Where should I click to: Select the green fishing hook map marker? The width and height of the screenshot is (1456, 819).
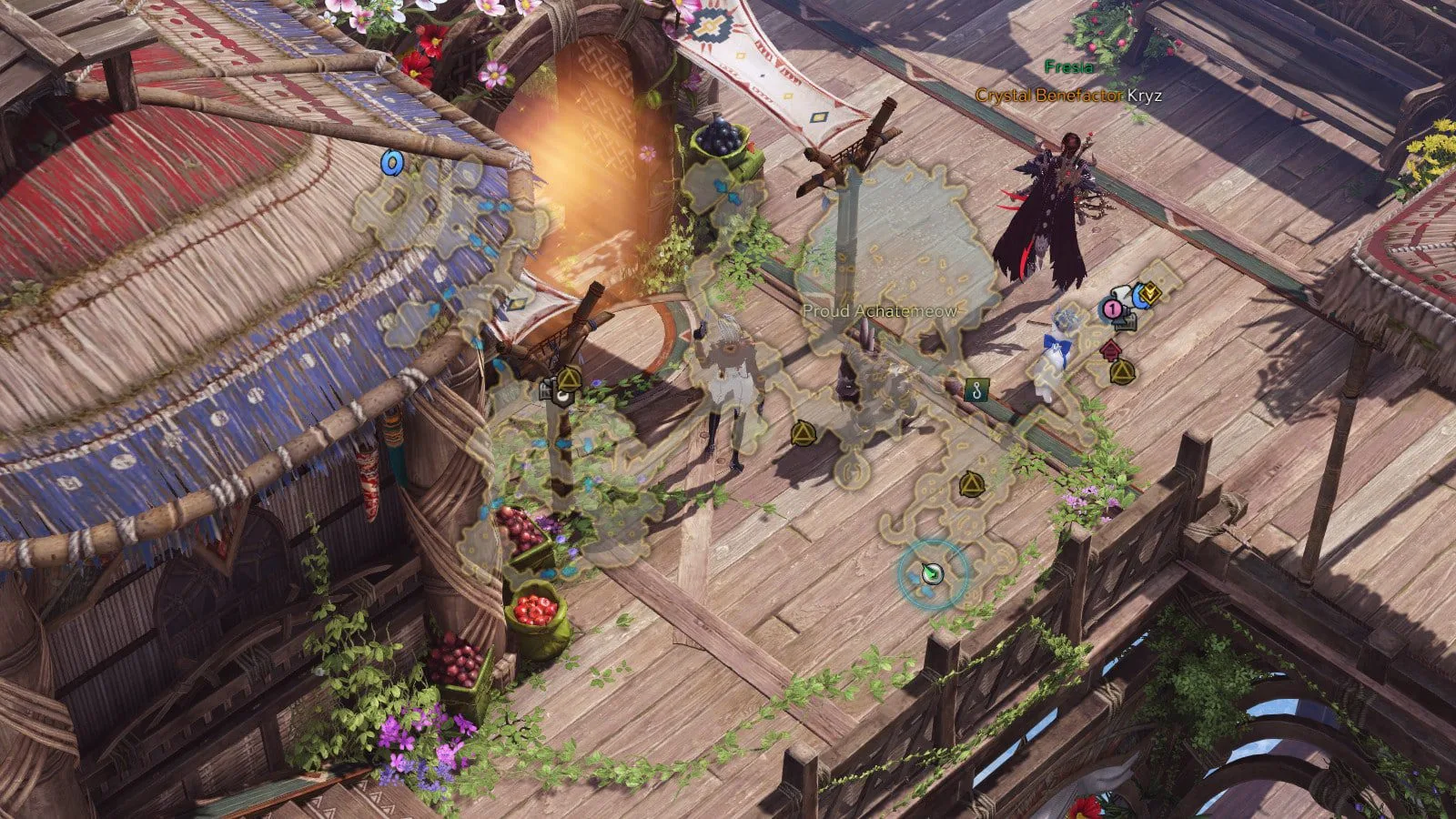point(976,390)
